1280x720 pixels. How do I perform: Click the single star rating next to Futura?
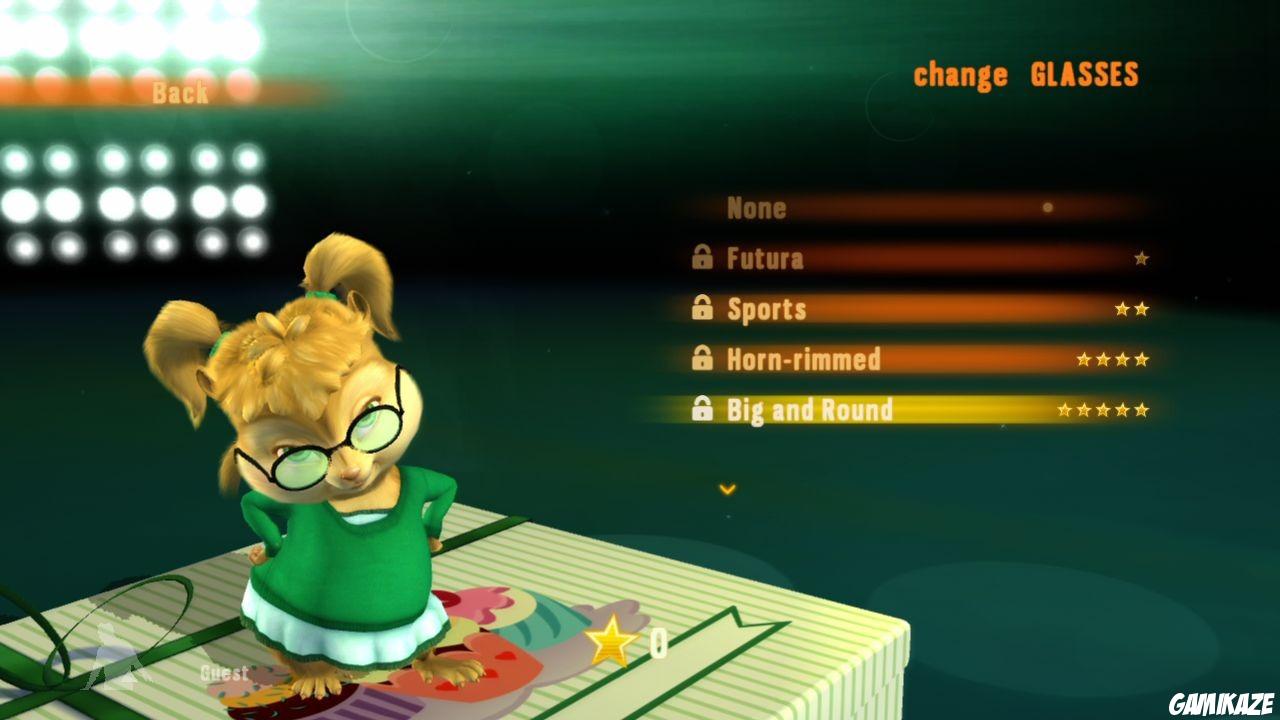click(x=1140, y=258)
